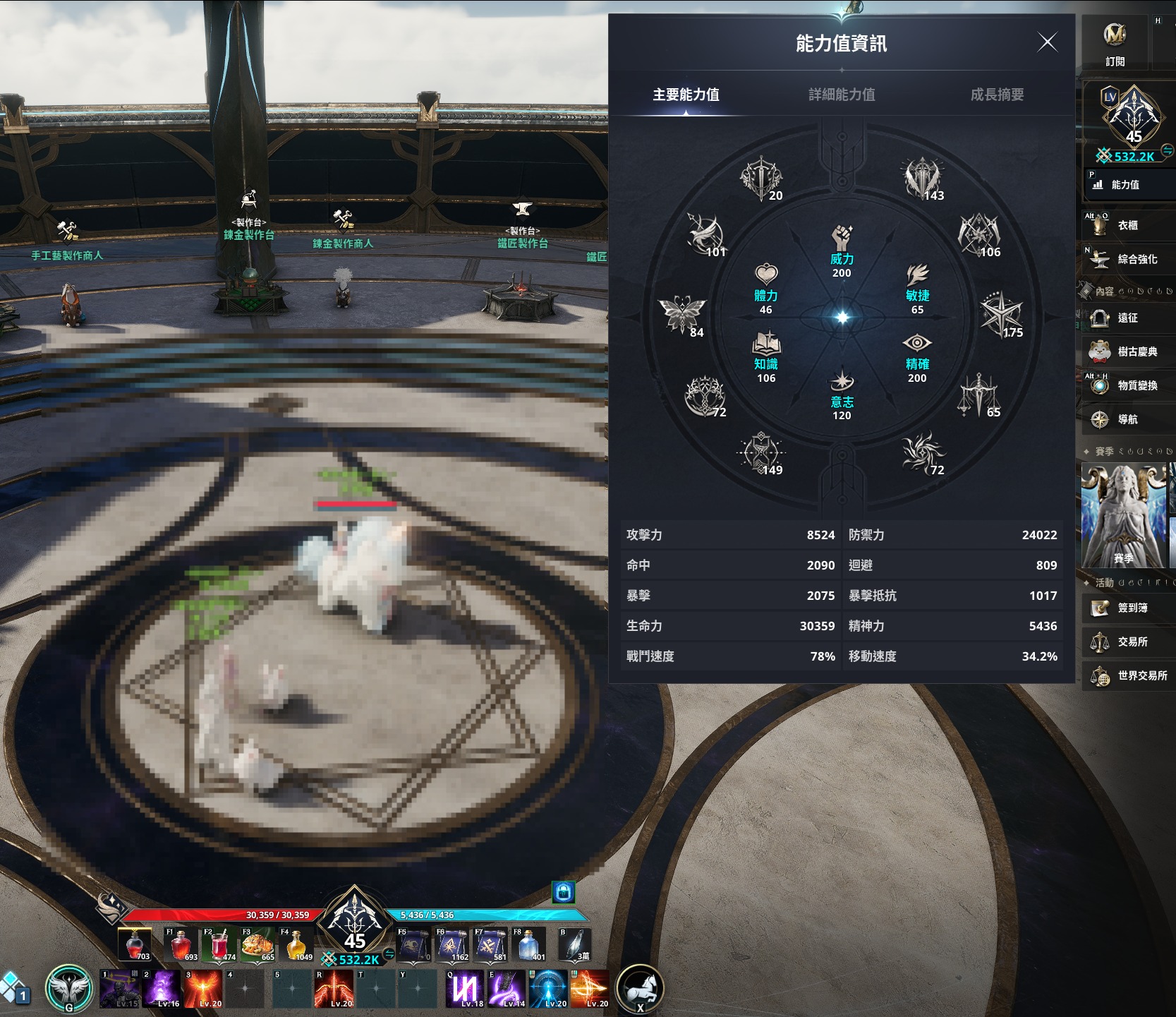The width and height of the screenshot is (1176, 1017).
Task: Select the 主要能力值 tab
Action: pyautogui.click(x=686, y=95)
